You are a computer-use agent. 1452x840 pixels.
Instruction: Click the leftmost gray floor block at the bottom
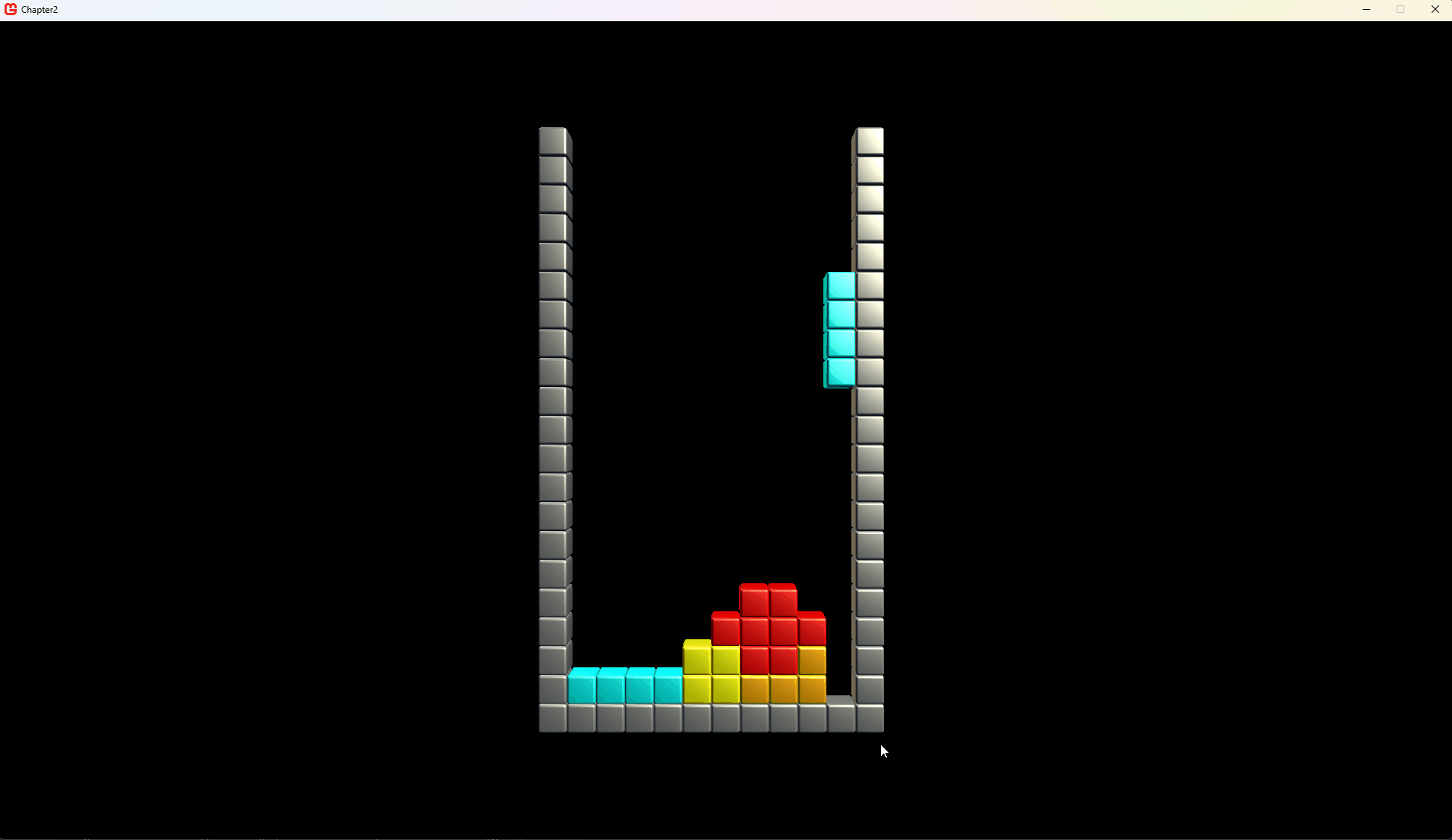(x=553, y=716)
